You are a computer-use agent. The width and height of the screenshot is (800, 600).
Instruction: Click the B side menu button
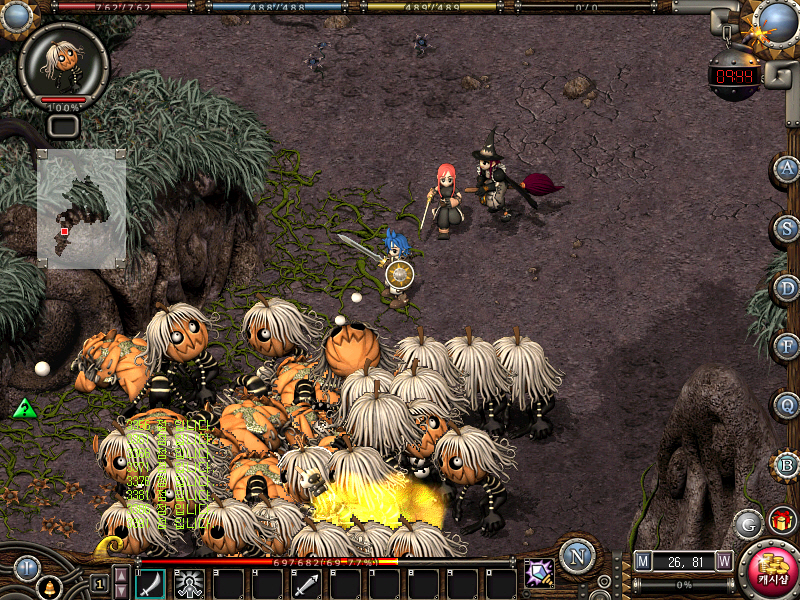point(787,466)
